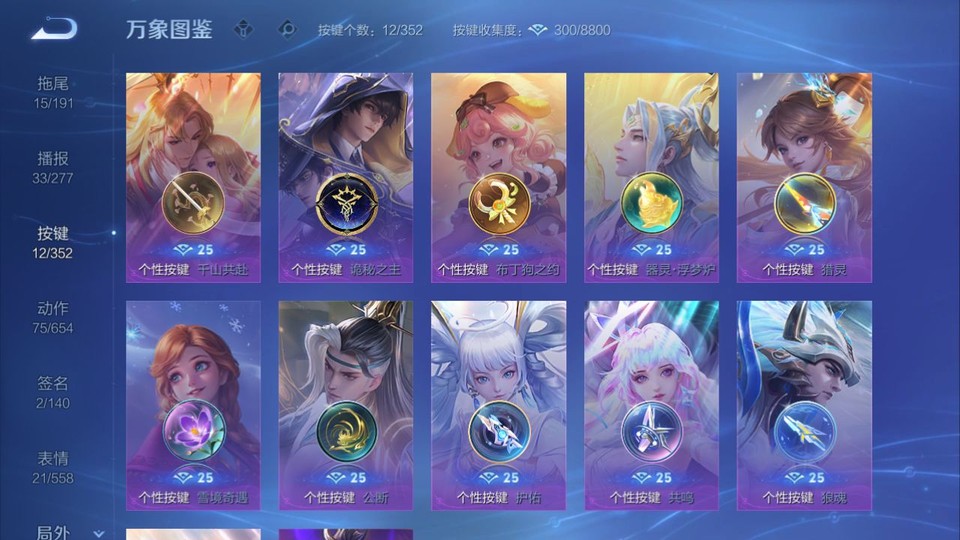This screenshot has width=960, height=540.
Task: Open the 动作 category
Action: pyautogui.click(x=54, y=317)
